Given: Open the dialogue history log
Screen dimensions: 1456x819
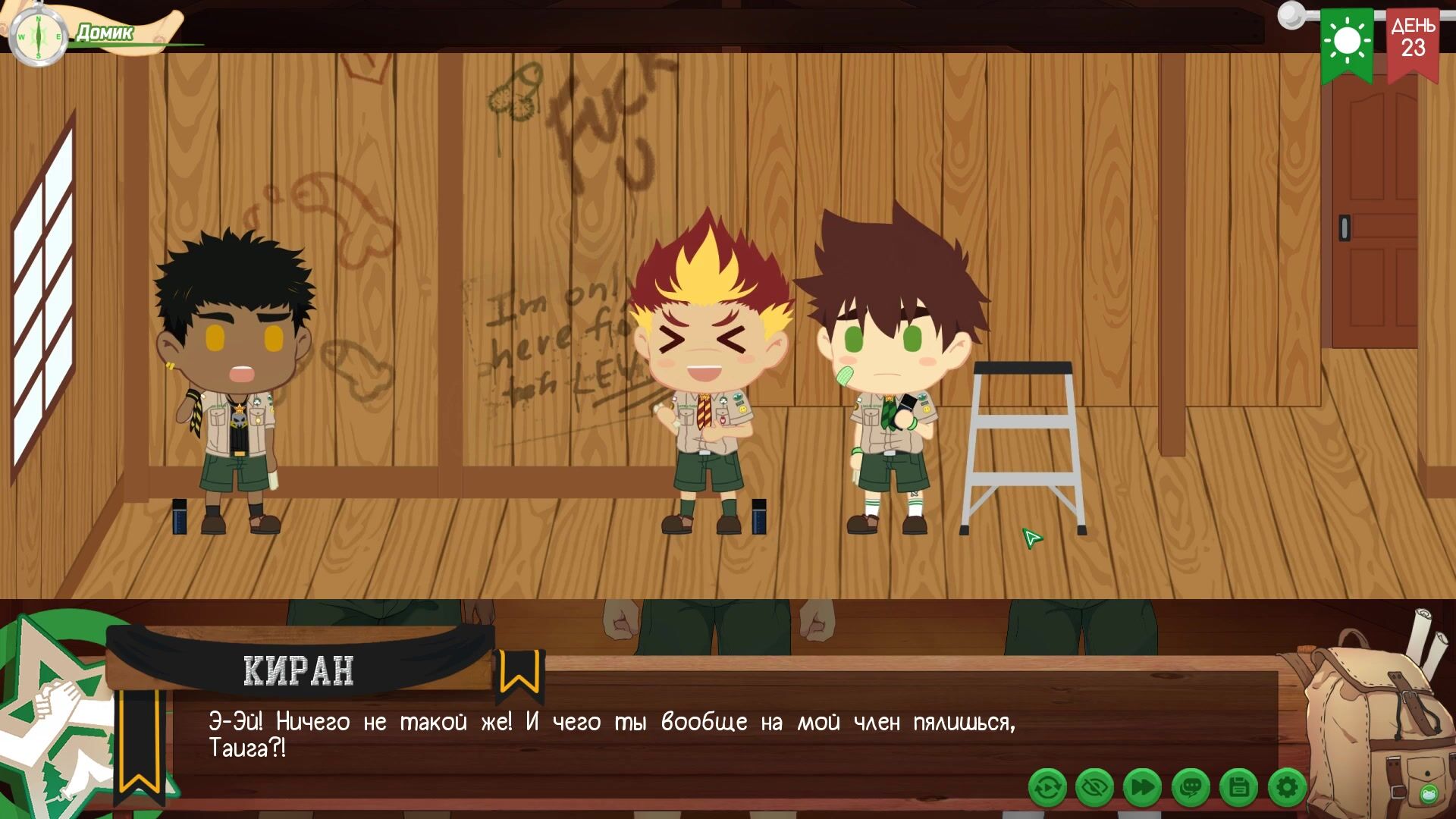Looking at the screenshot, I should [x=1191, y=788].
